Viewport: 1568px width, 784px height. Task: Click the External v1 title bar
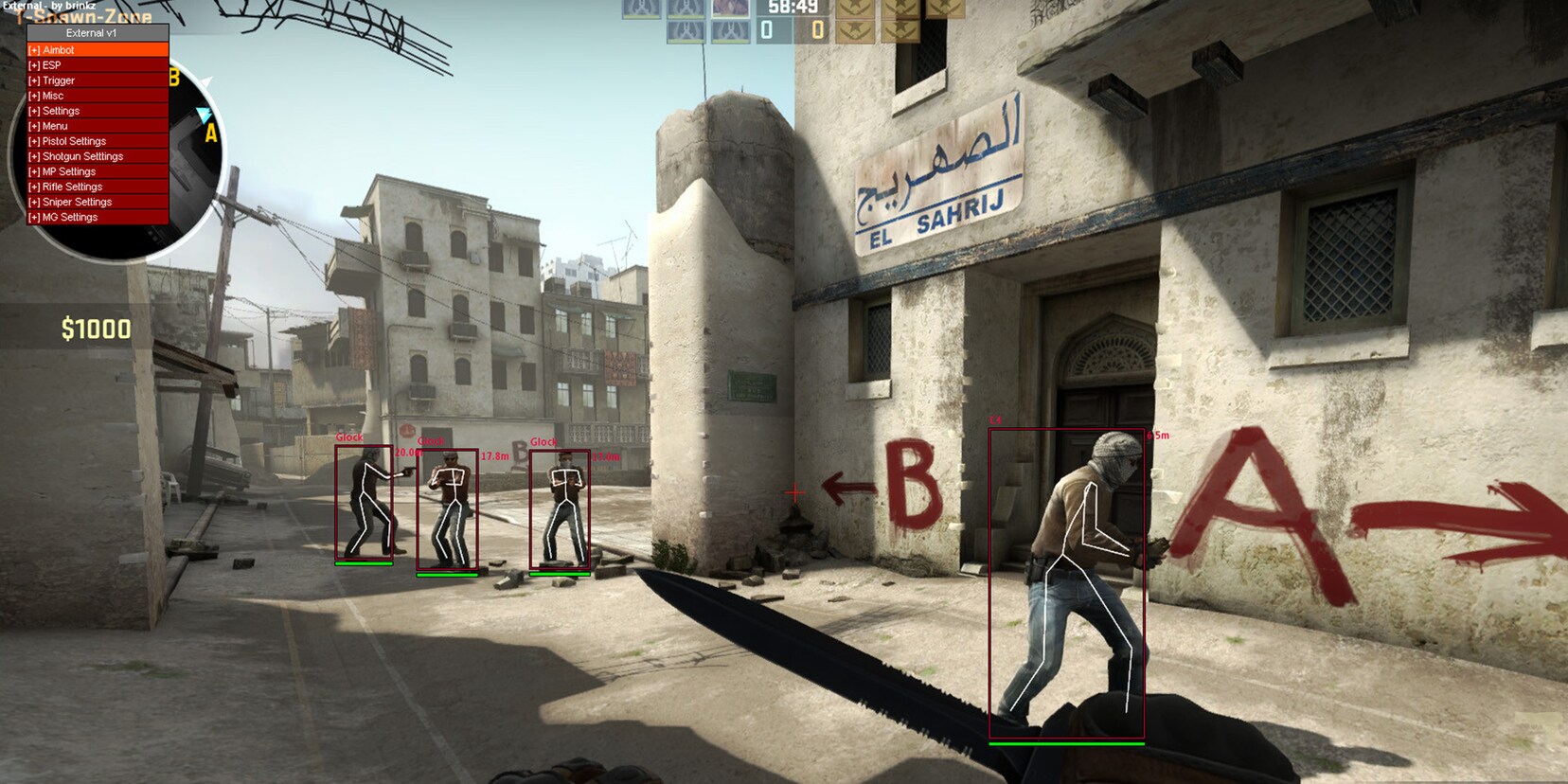click(x=97, y=33)
